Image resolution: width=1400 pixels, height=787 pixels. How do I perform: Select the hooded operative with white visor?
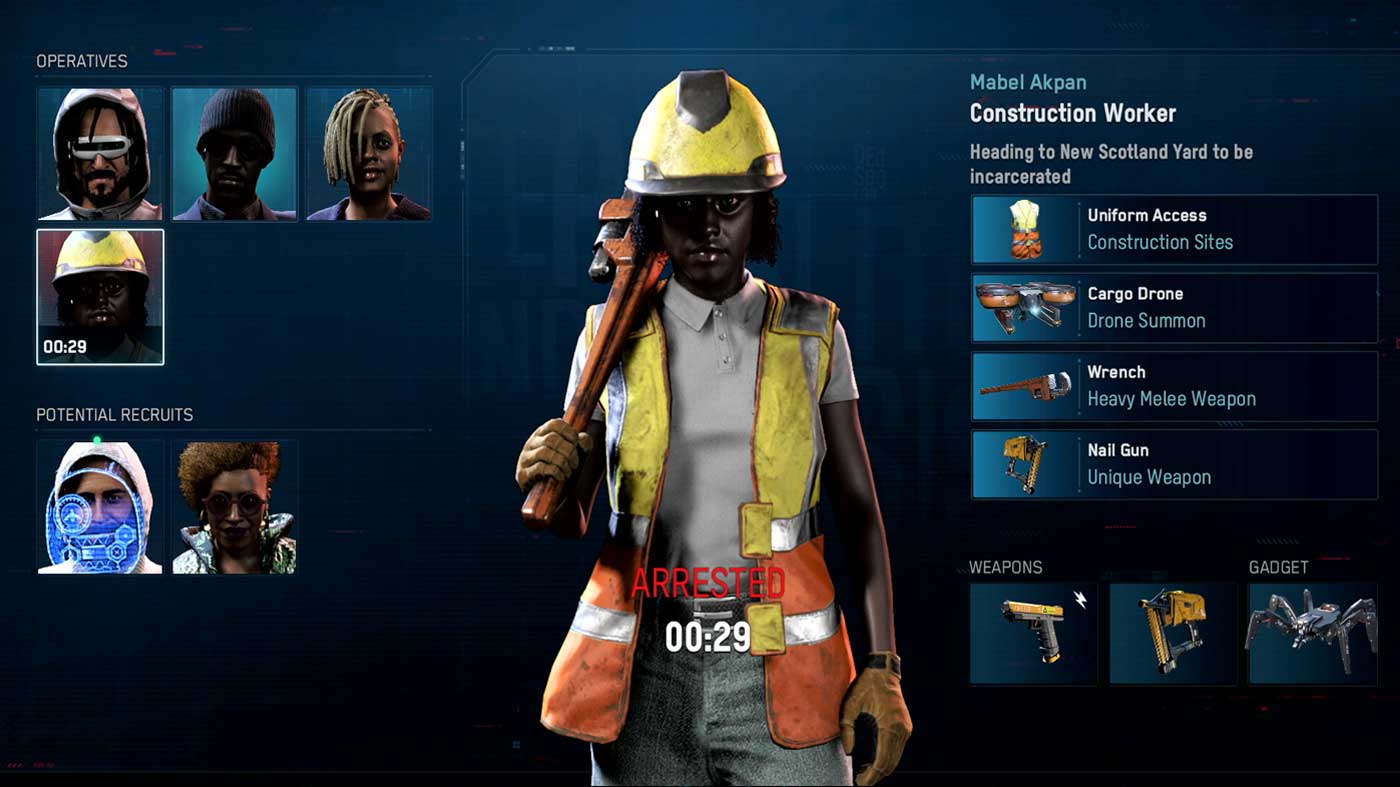click(100, 154)
